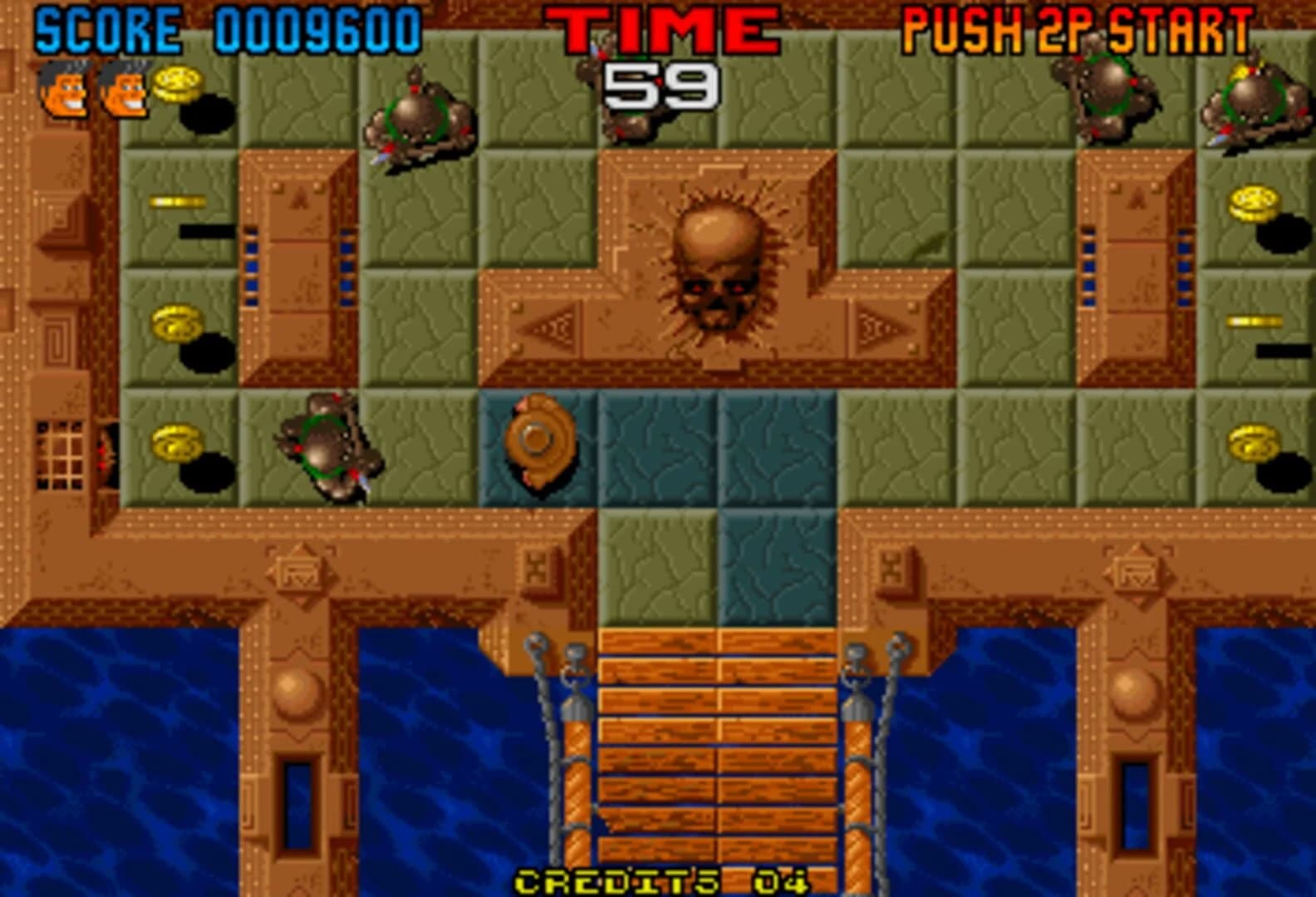Select the round shield character below the skull

point(540,440)
